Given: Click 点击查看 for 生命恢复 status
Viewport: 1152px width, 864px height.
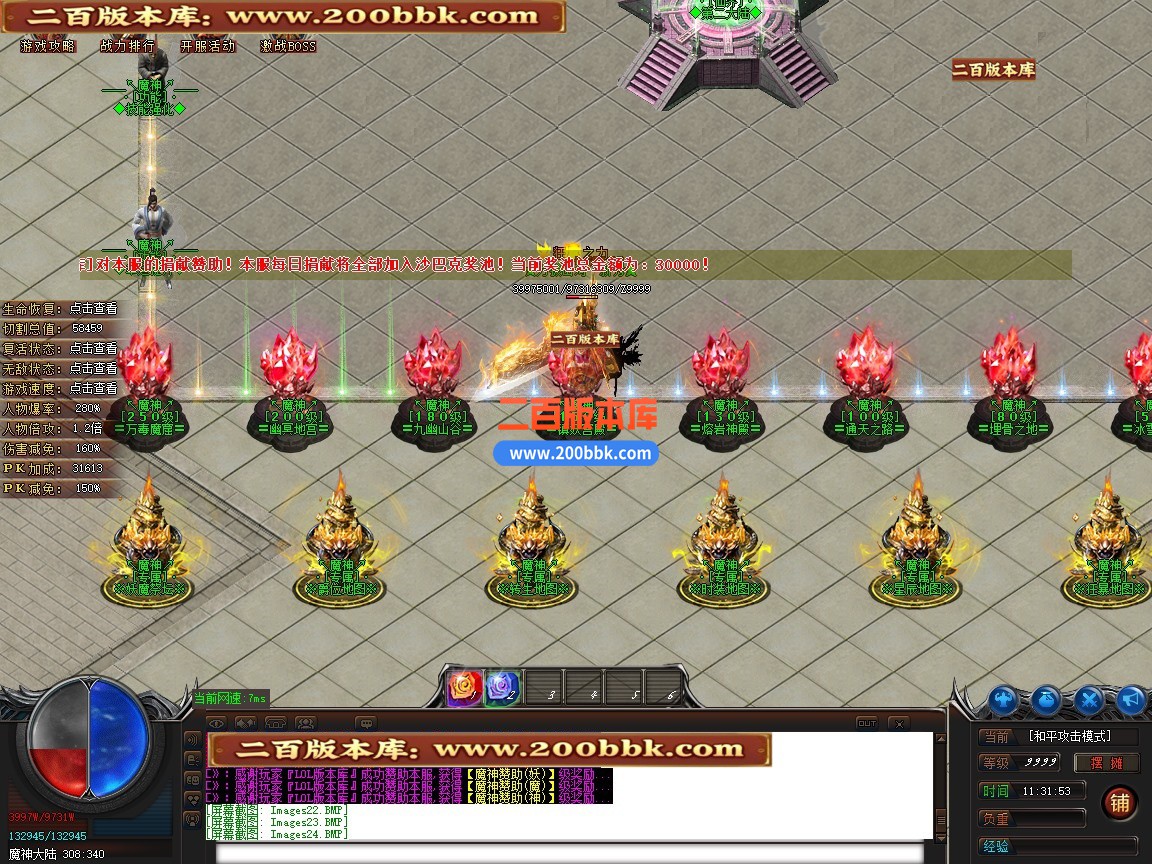Looking at the screenshot, I should coord(93,309).
